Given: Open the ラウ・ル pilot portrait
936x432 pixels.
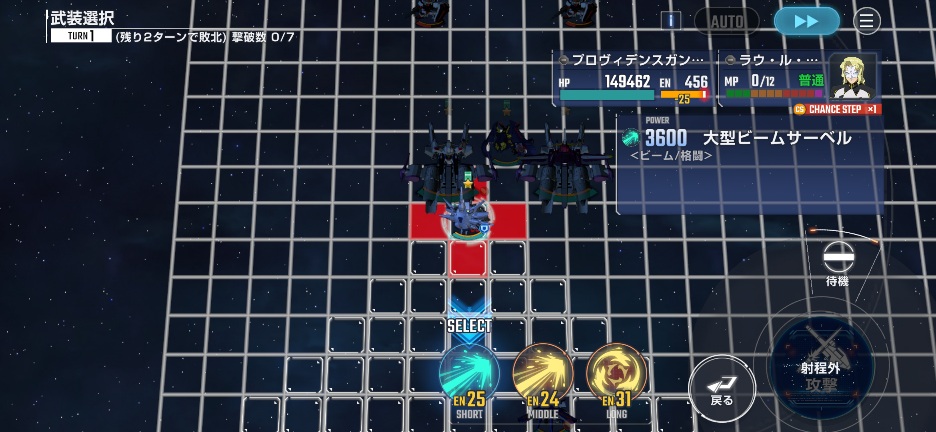Looking at the screenshot, I should (x=853, y=76).
